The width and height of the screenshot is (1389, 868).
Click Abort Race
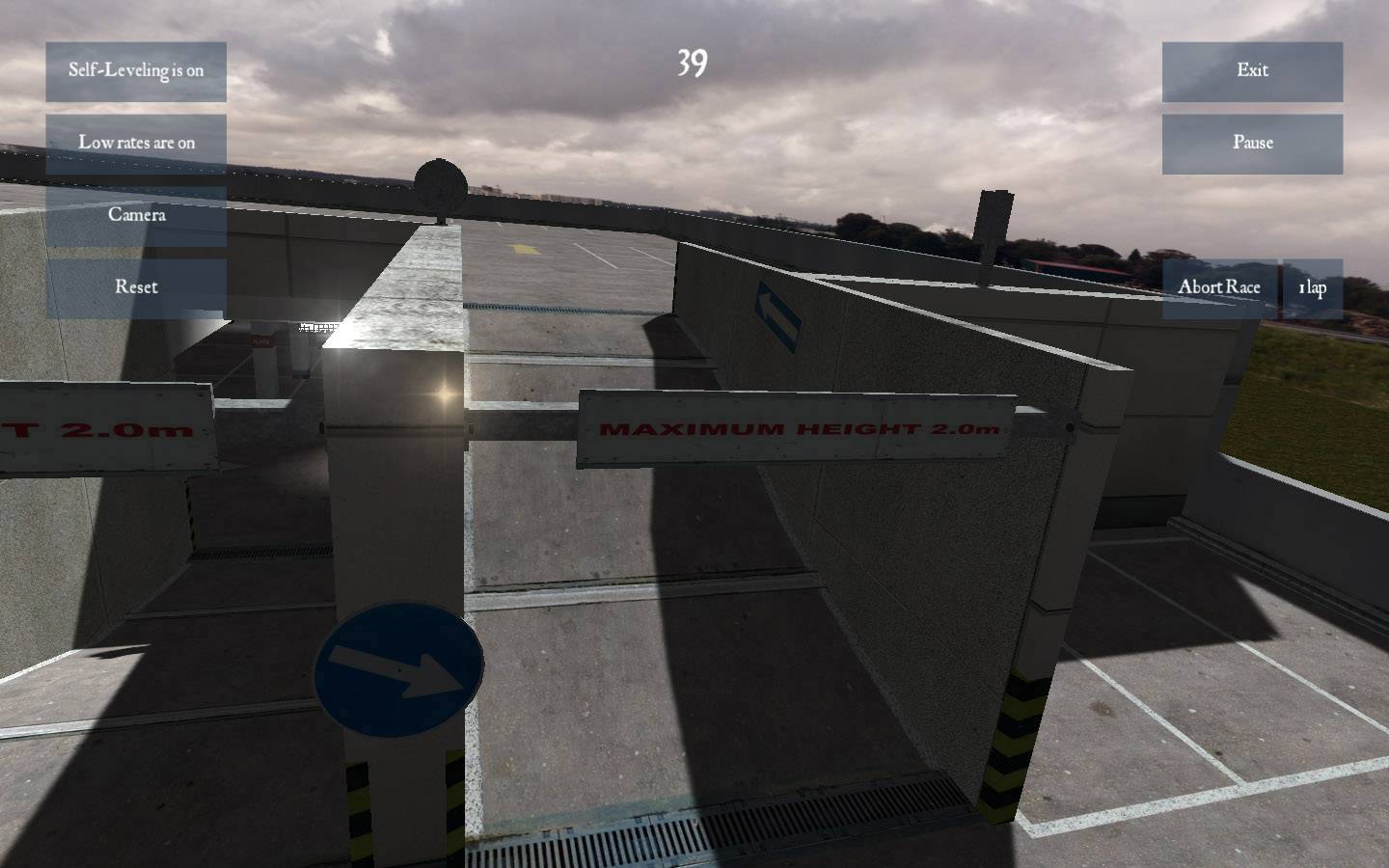(1219, 286)
